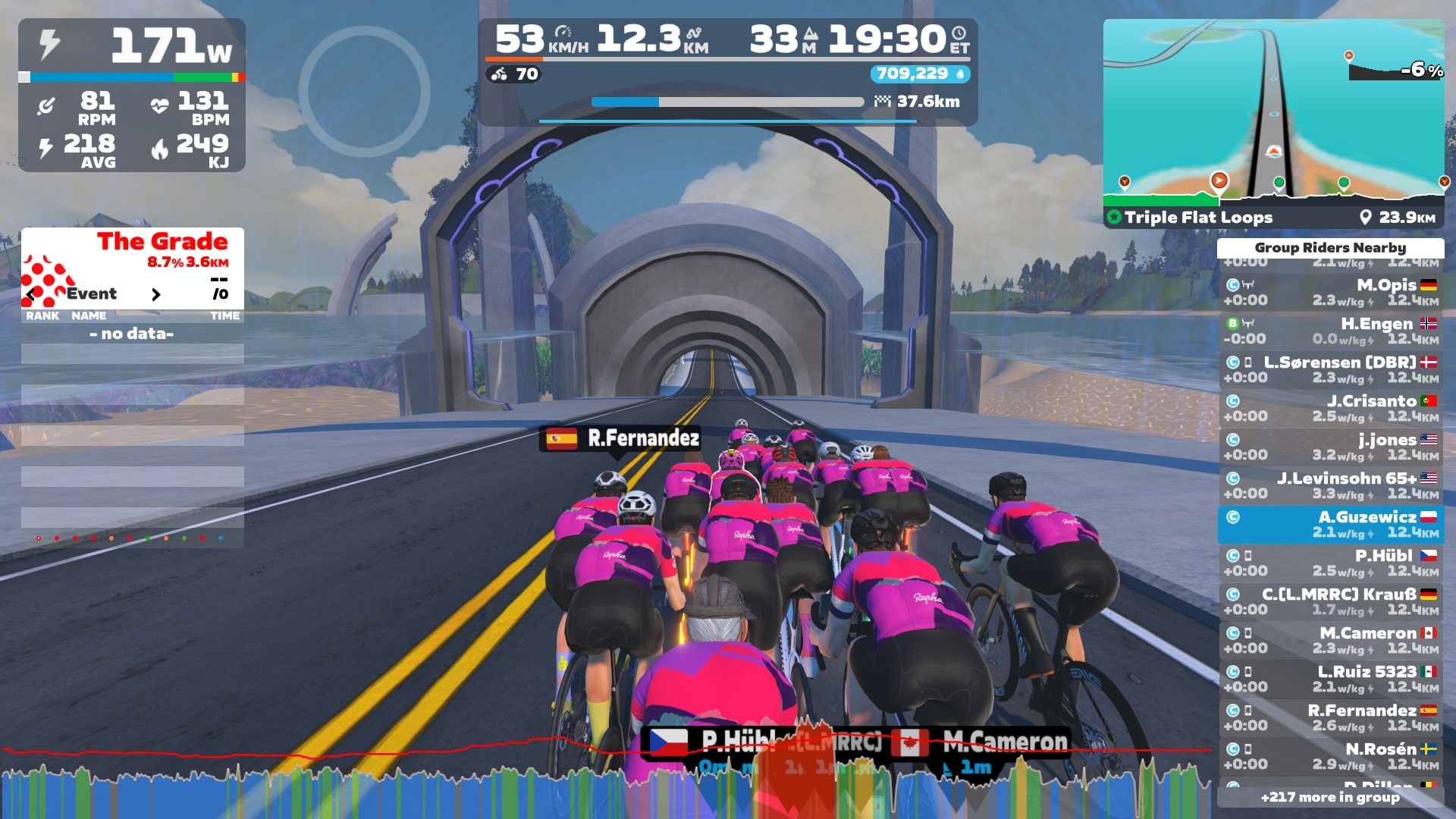Click highlighted A.Guzewicz rider row

click(1331, 525)
